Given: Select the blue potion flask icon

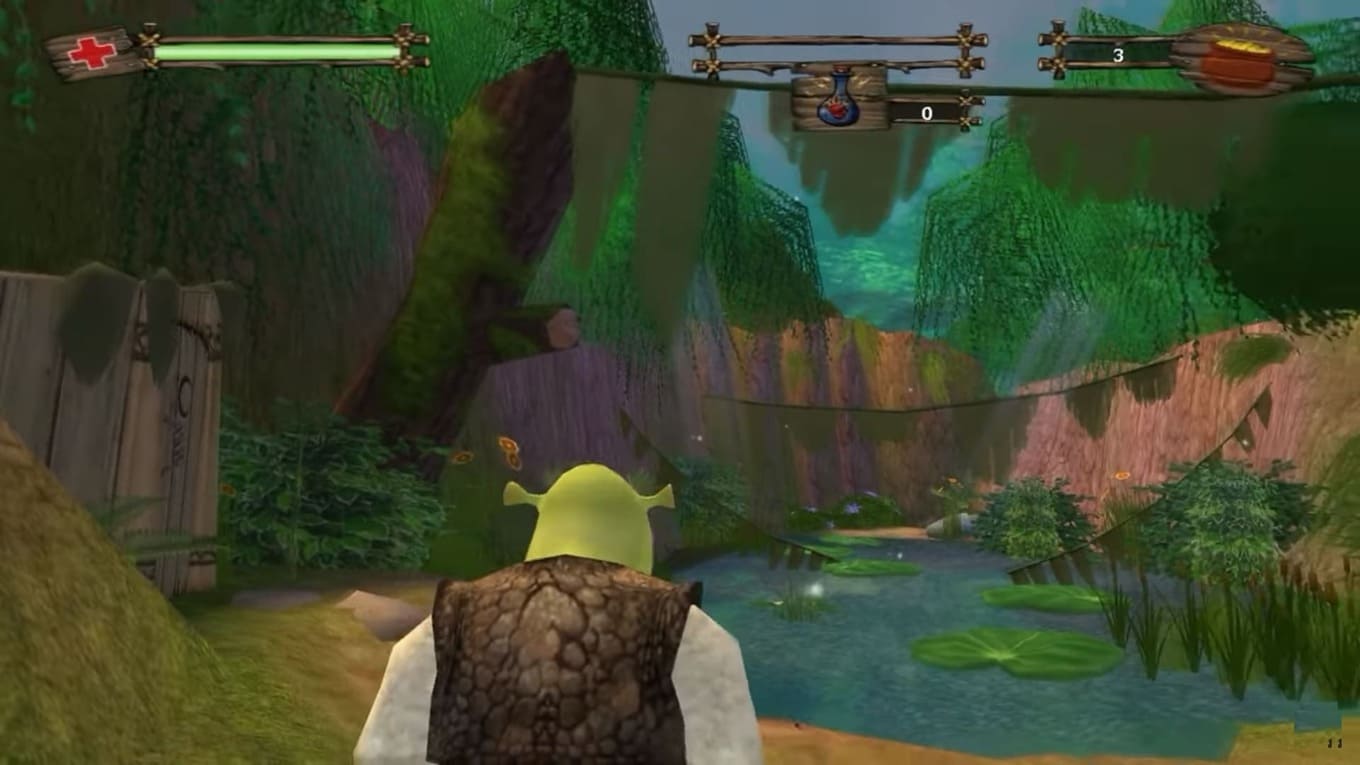Looking at the screenshot, I should coord(839,102).
